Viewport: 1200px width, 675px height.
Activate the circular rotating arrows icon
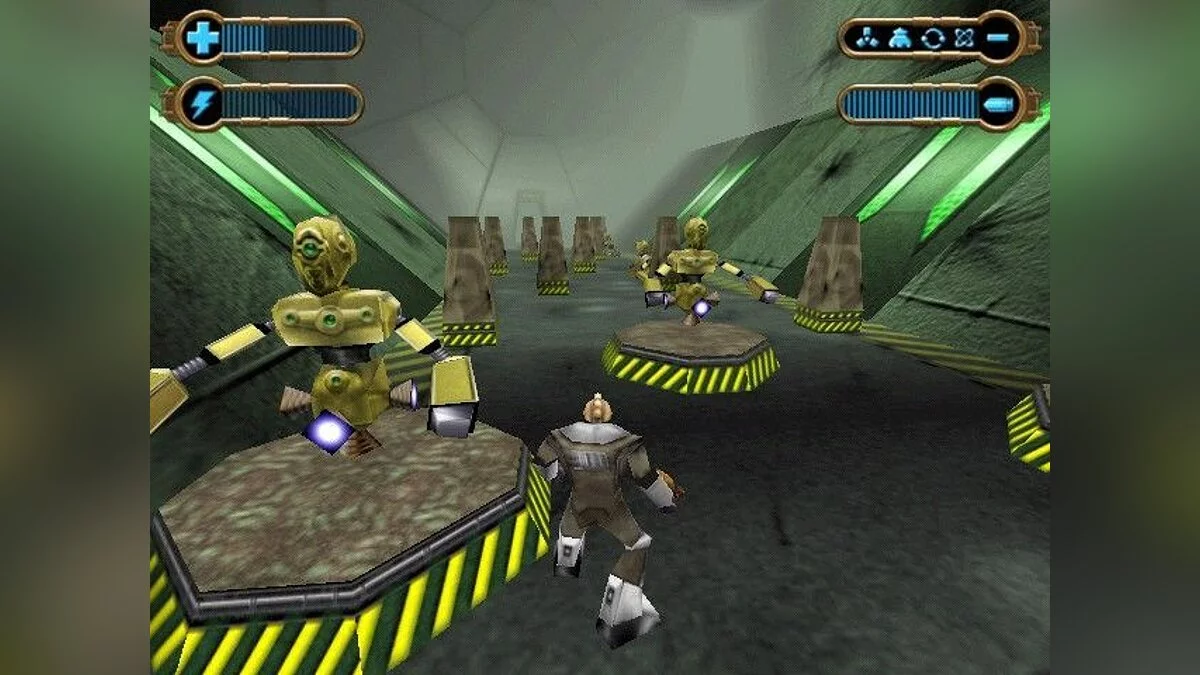(x=932, y=38)
